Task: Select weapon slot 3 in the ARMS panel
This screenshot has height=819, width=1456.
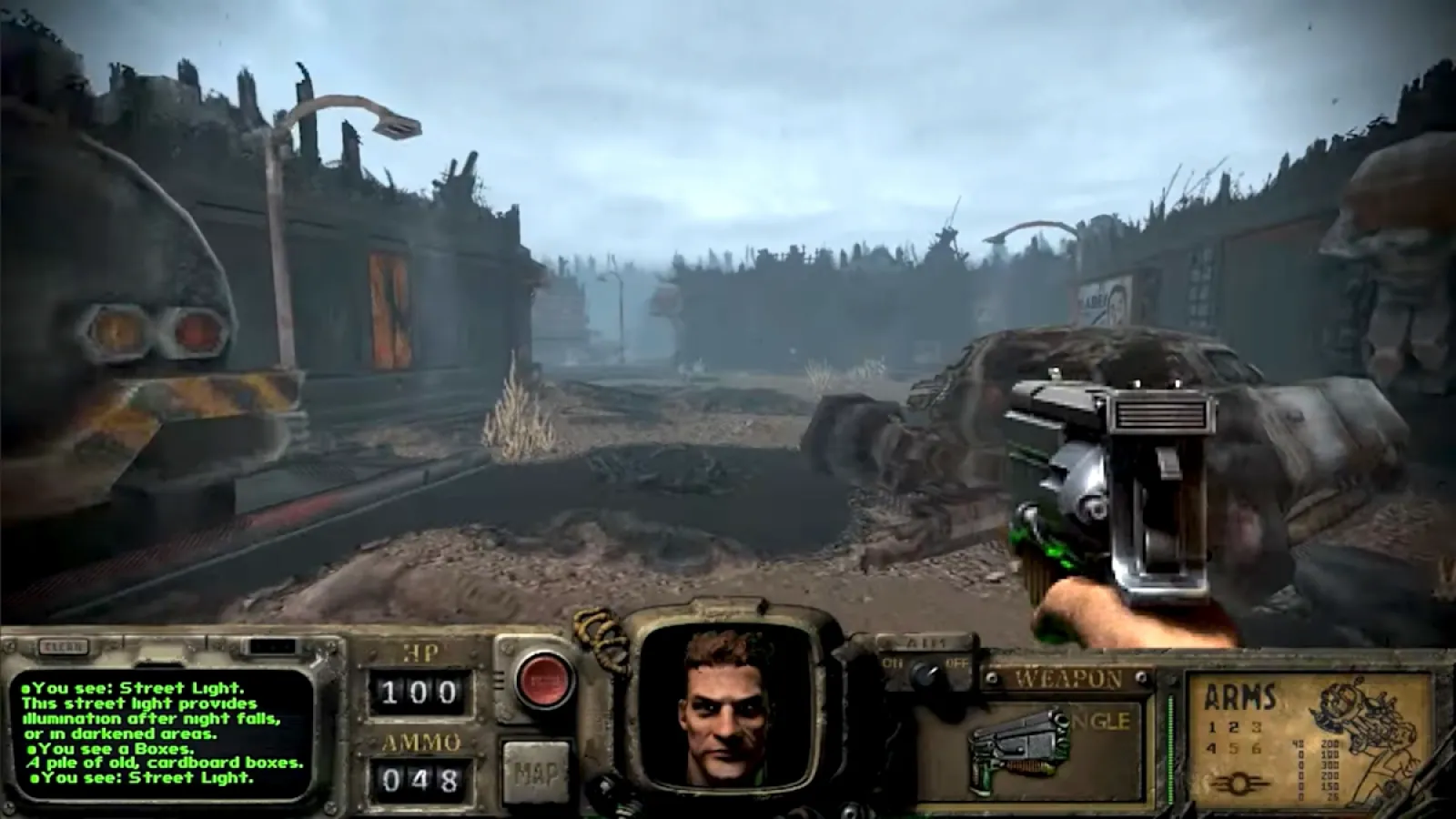Action: tap(1255, 728)
